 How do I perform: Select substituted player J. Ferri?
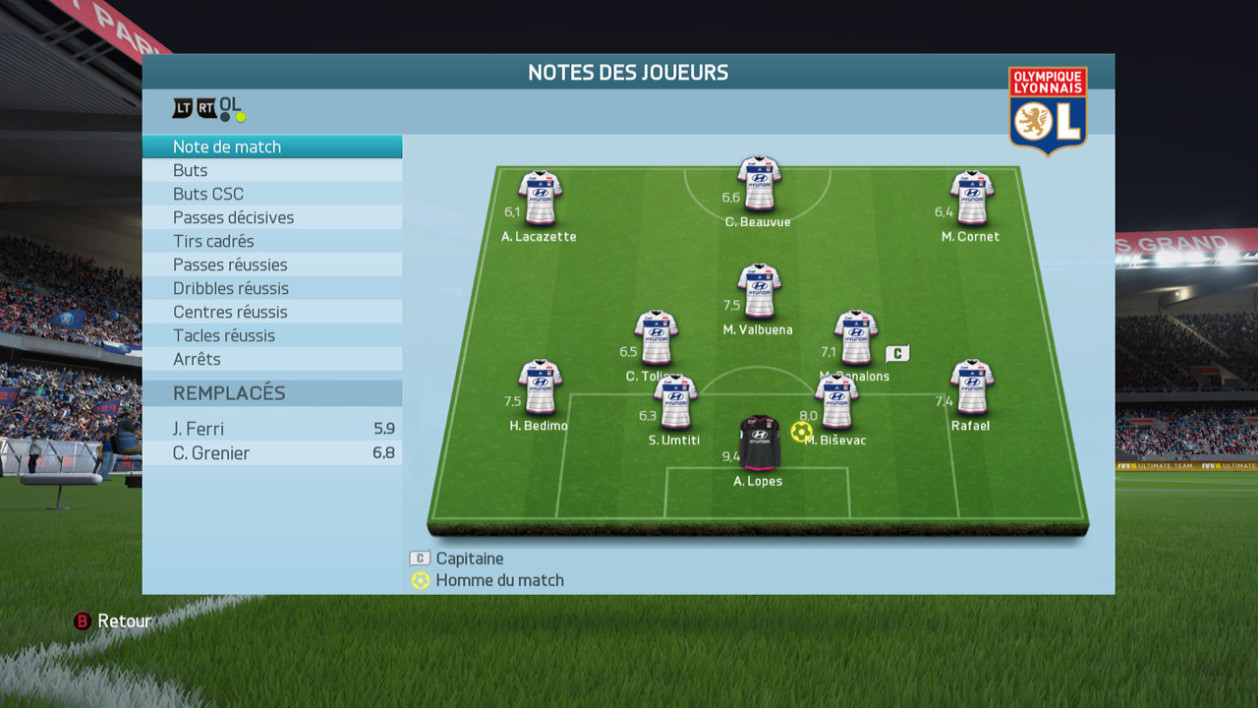[x=272, y=429]
